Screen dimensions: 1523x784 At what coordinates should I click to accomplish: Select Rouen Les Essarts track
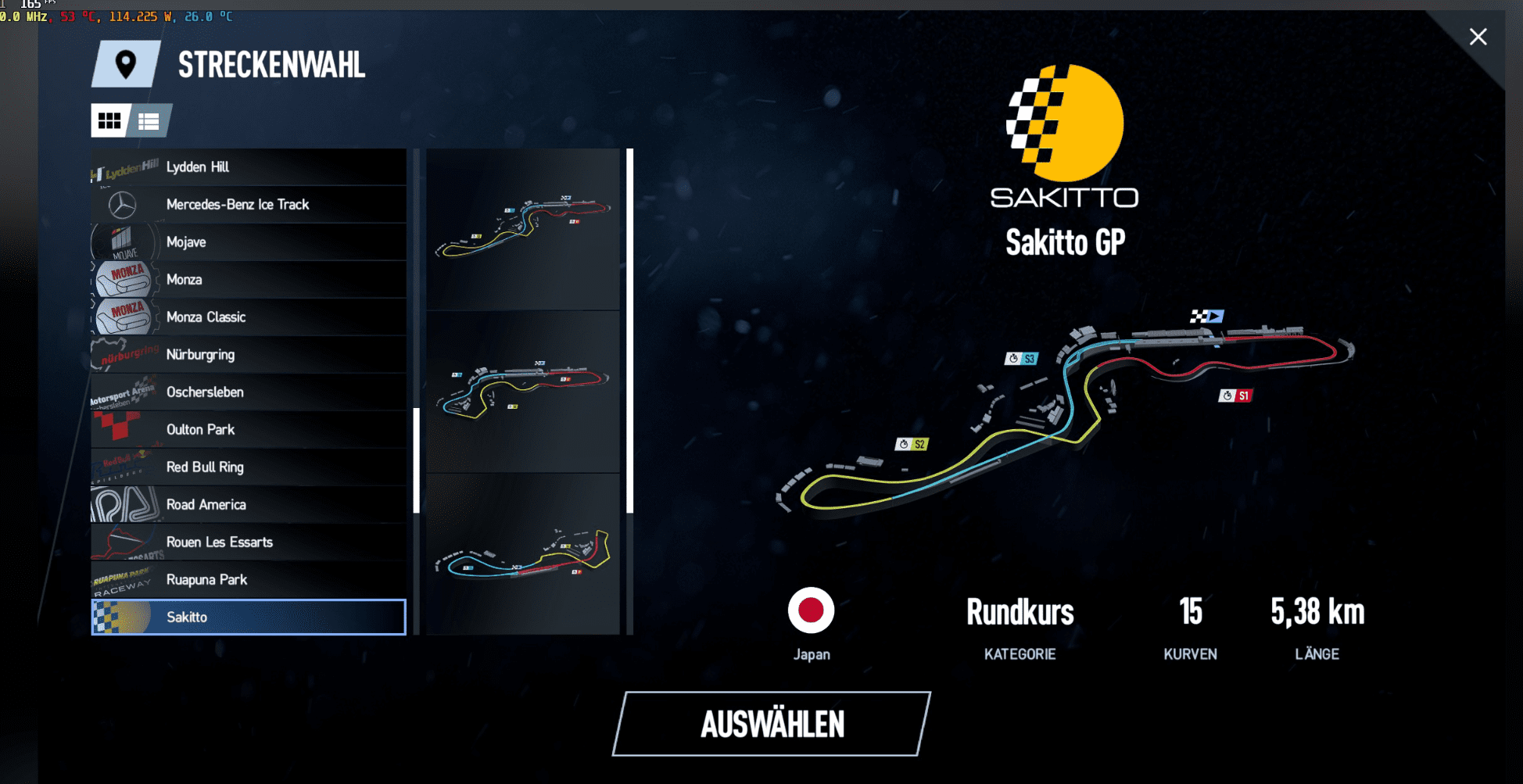point(249,542)
